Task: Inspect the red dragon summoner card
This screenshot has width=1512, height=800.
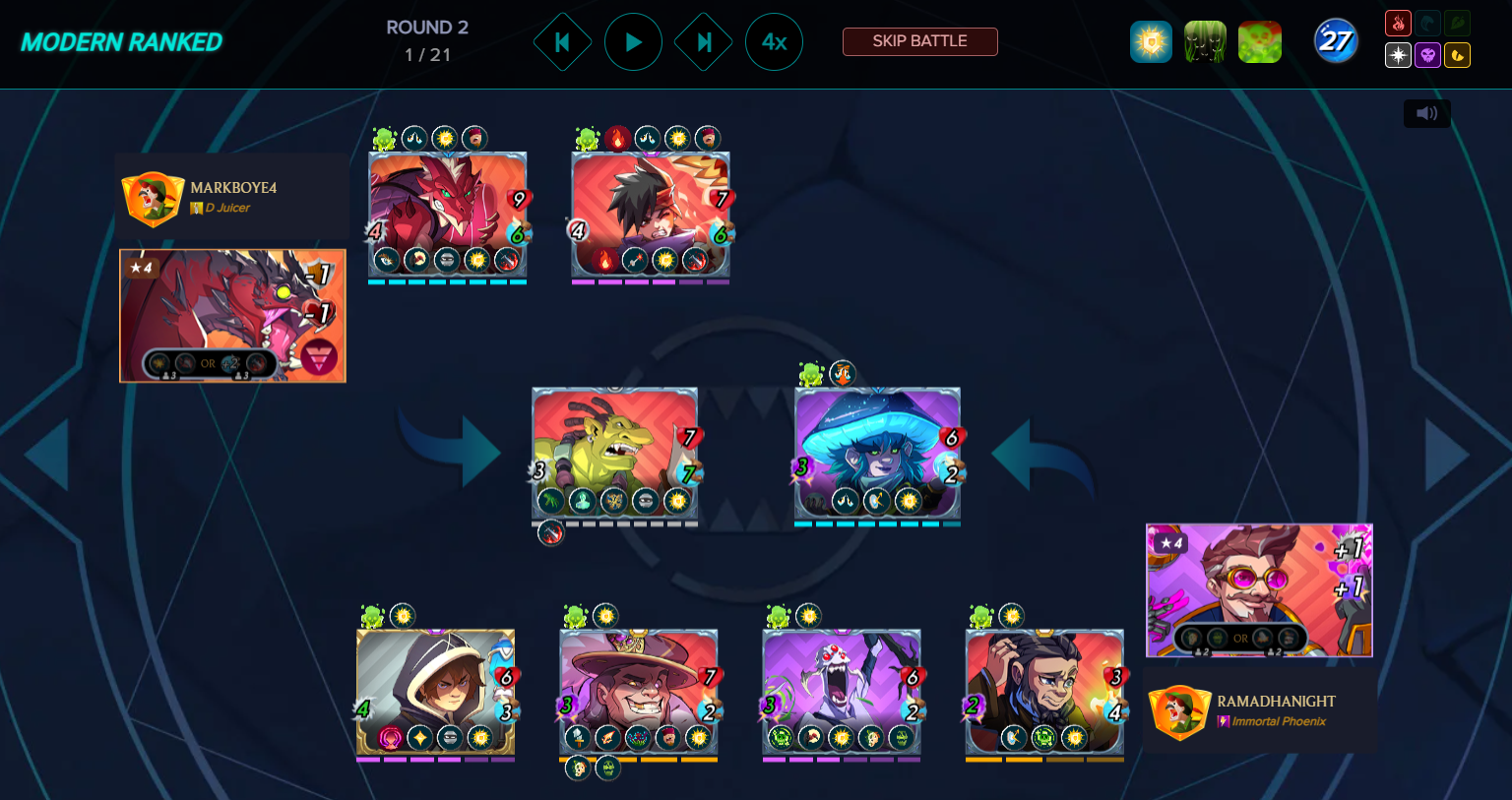Action: coord(232,315)
